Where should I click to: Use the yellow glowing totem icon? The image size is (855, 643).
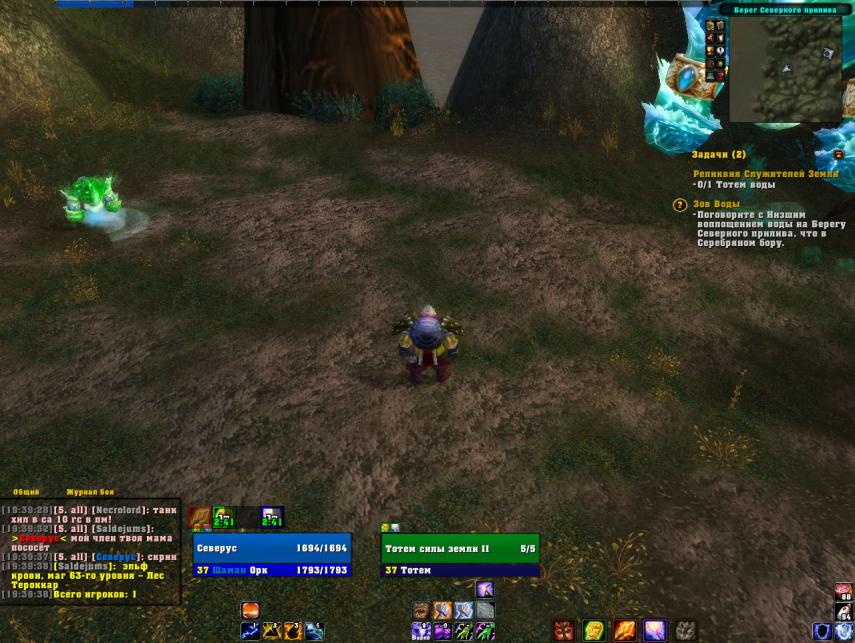click(594, 631)
